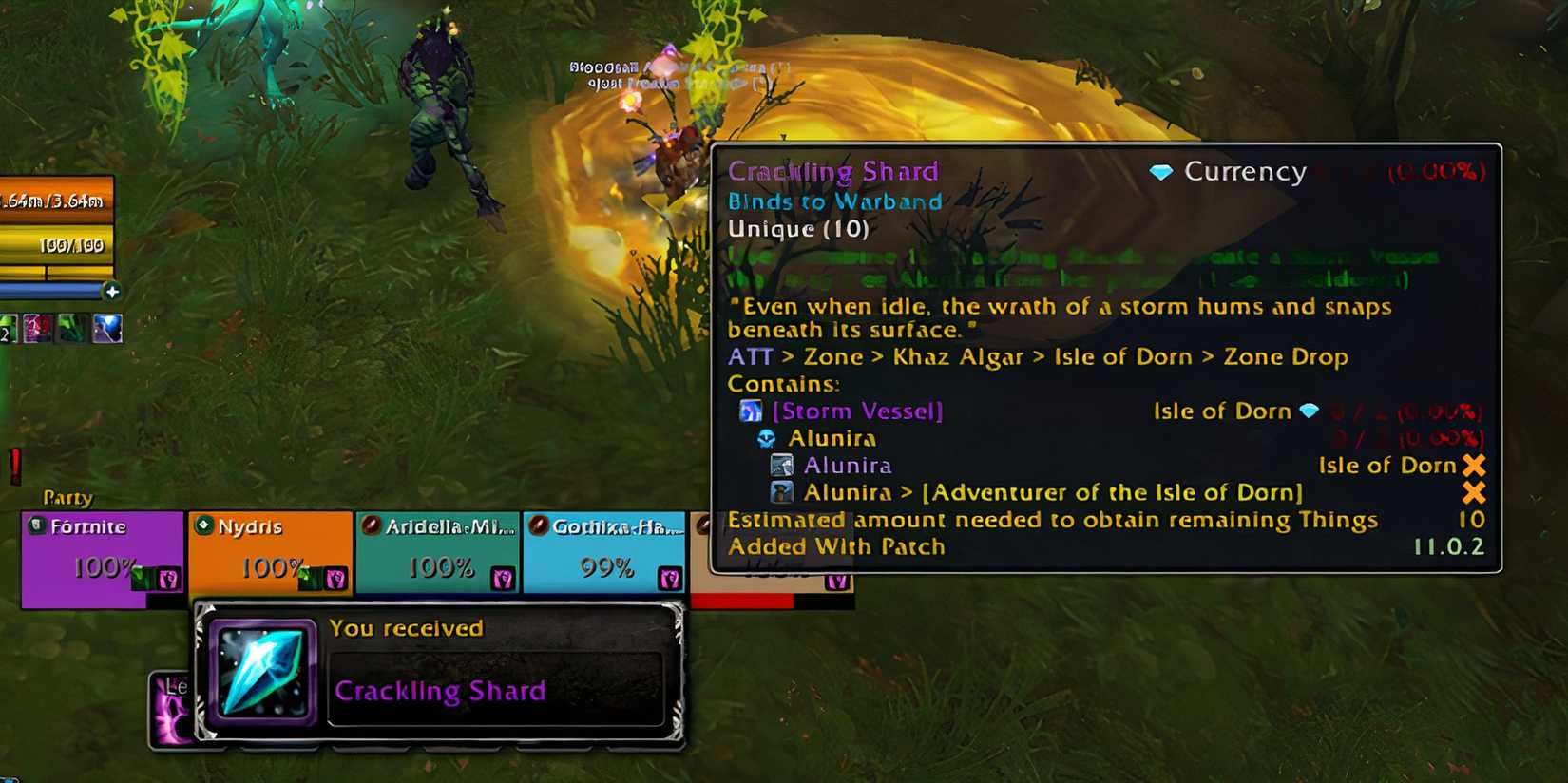Toggle the X on the Adventurer of Isle of Dorn row

coord(1474,492)
